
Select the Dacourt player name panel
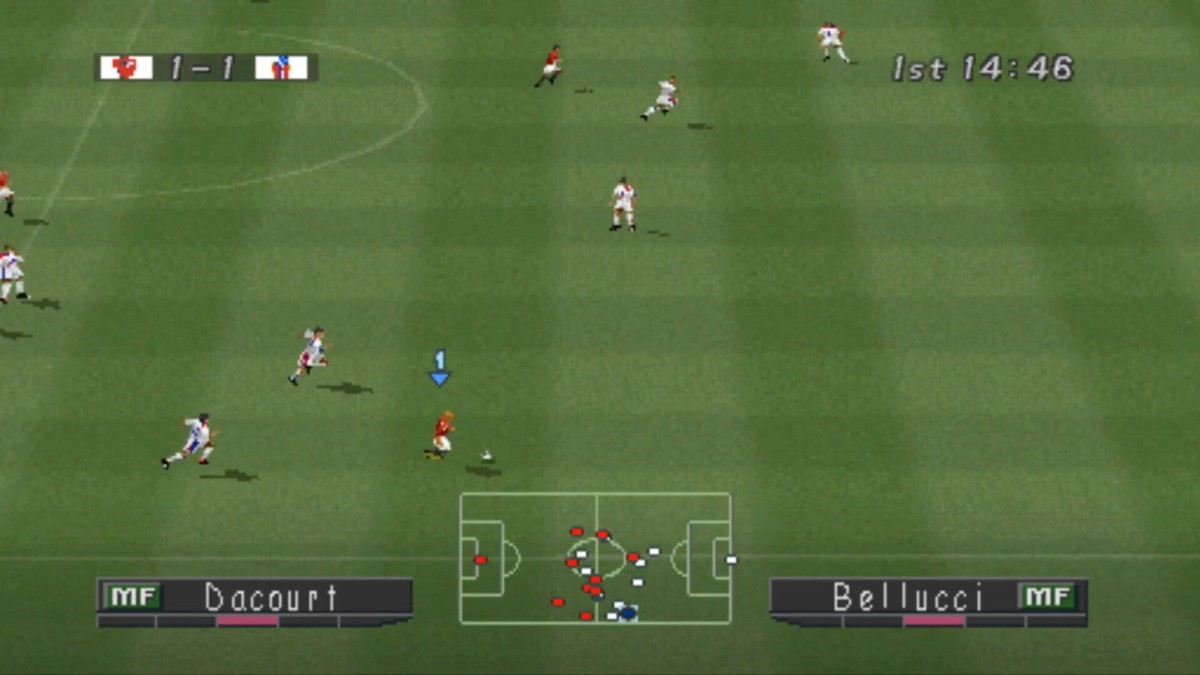click(255, 597)
